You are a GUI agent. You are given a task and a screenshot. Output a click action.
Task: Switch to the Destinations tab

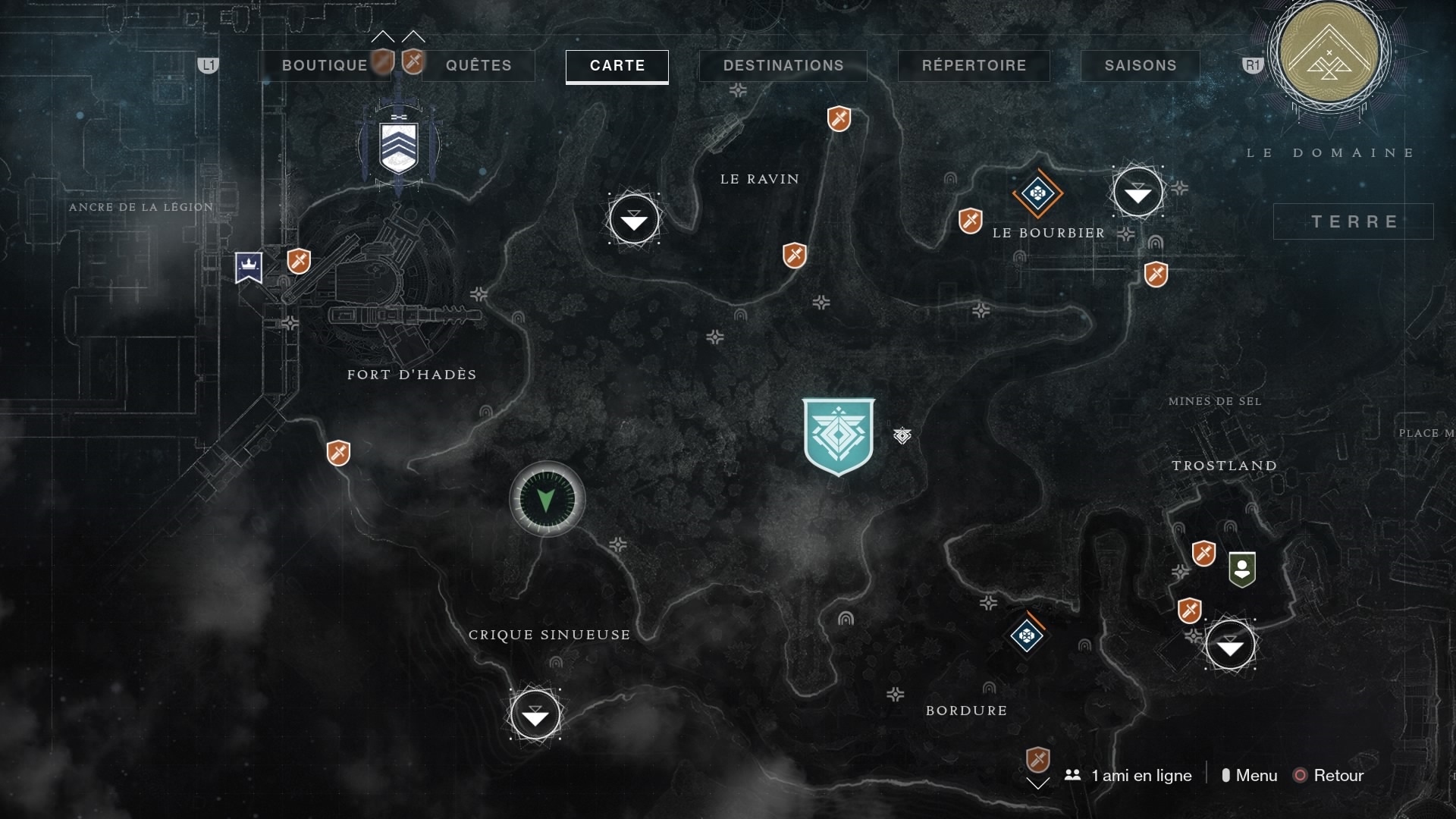click(783, 65)
